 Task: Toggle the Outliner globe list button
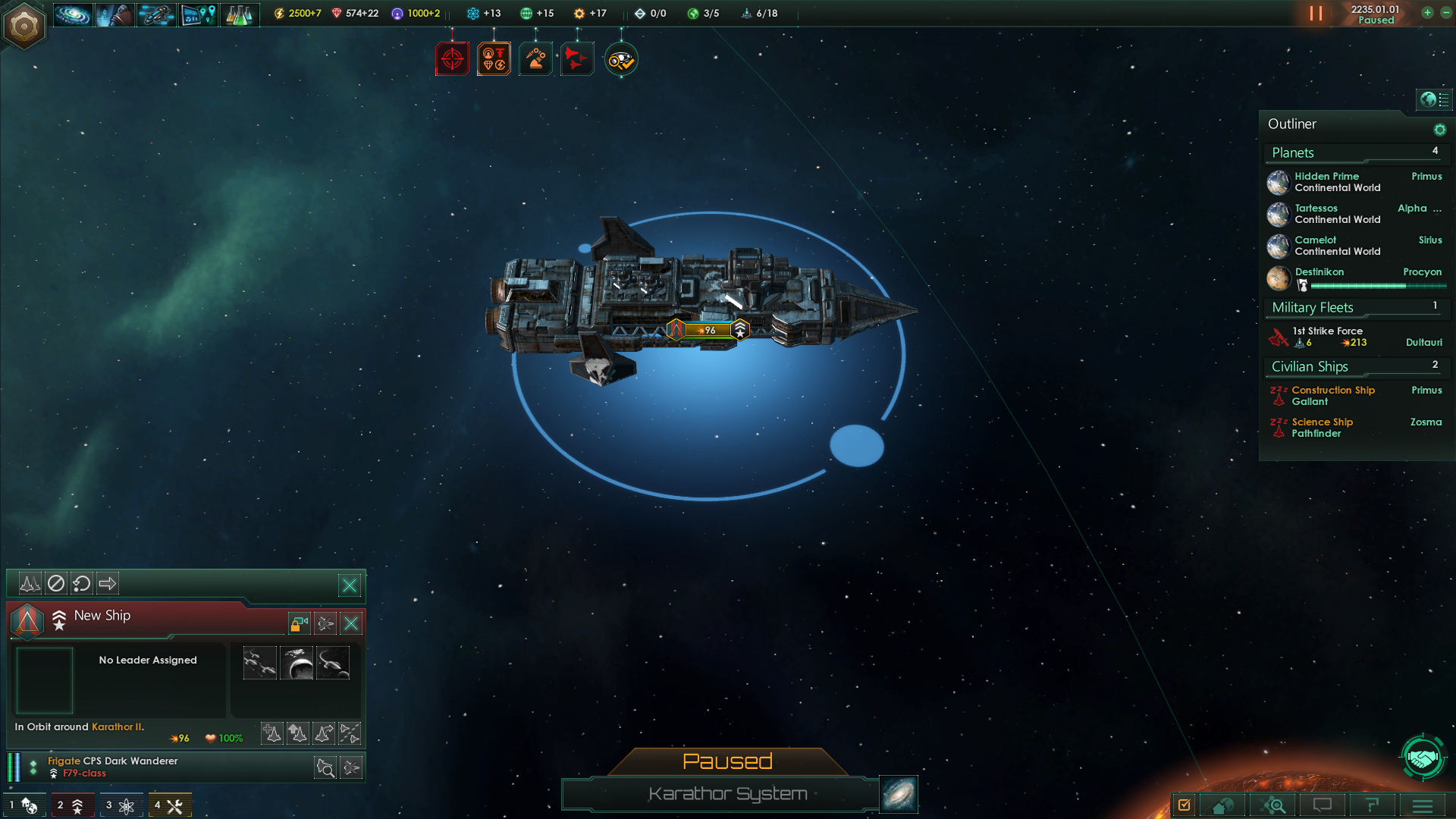[1434, 99]
